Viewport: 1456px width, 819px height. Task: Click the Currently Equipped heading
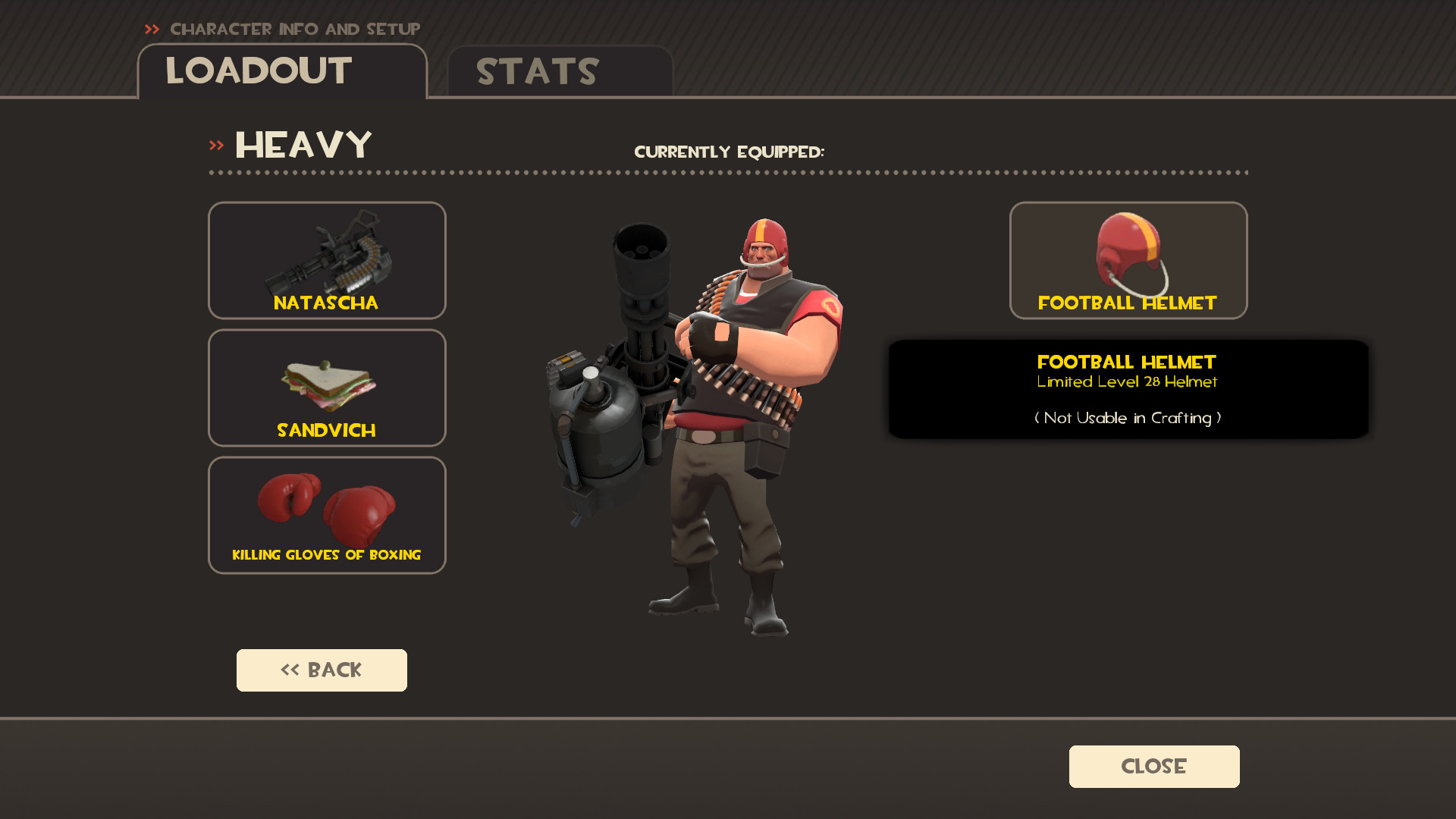point(730,151)
